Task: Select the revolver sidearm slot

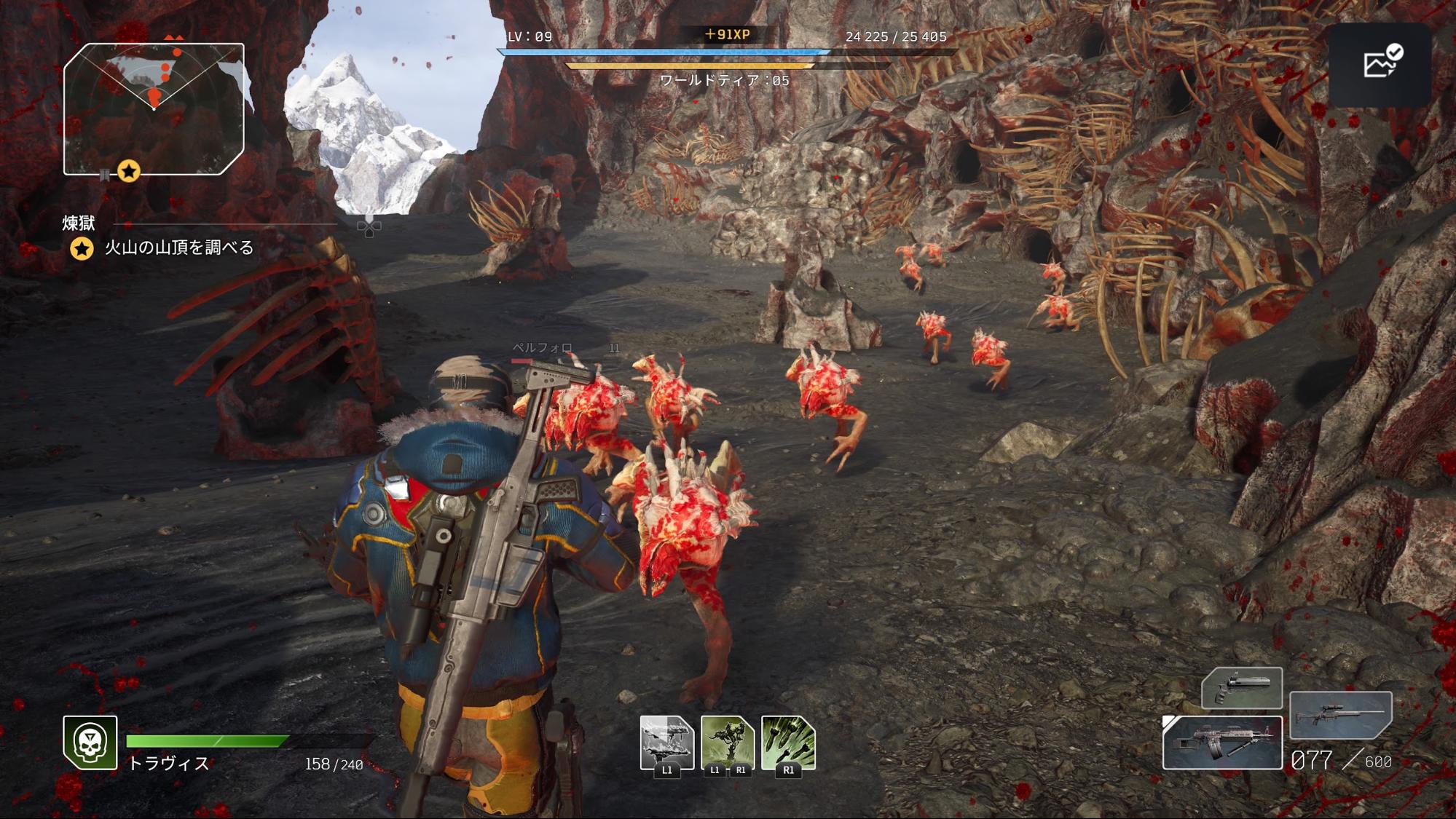Action: 1241,687
